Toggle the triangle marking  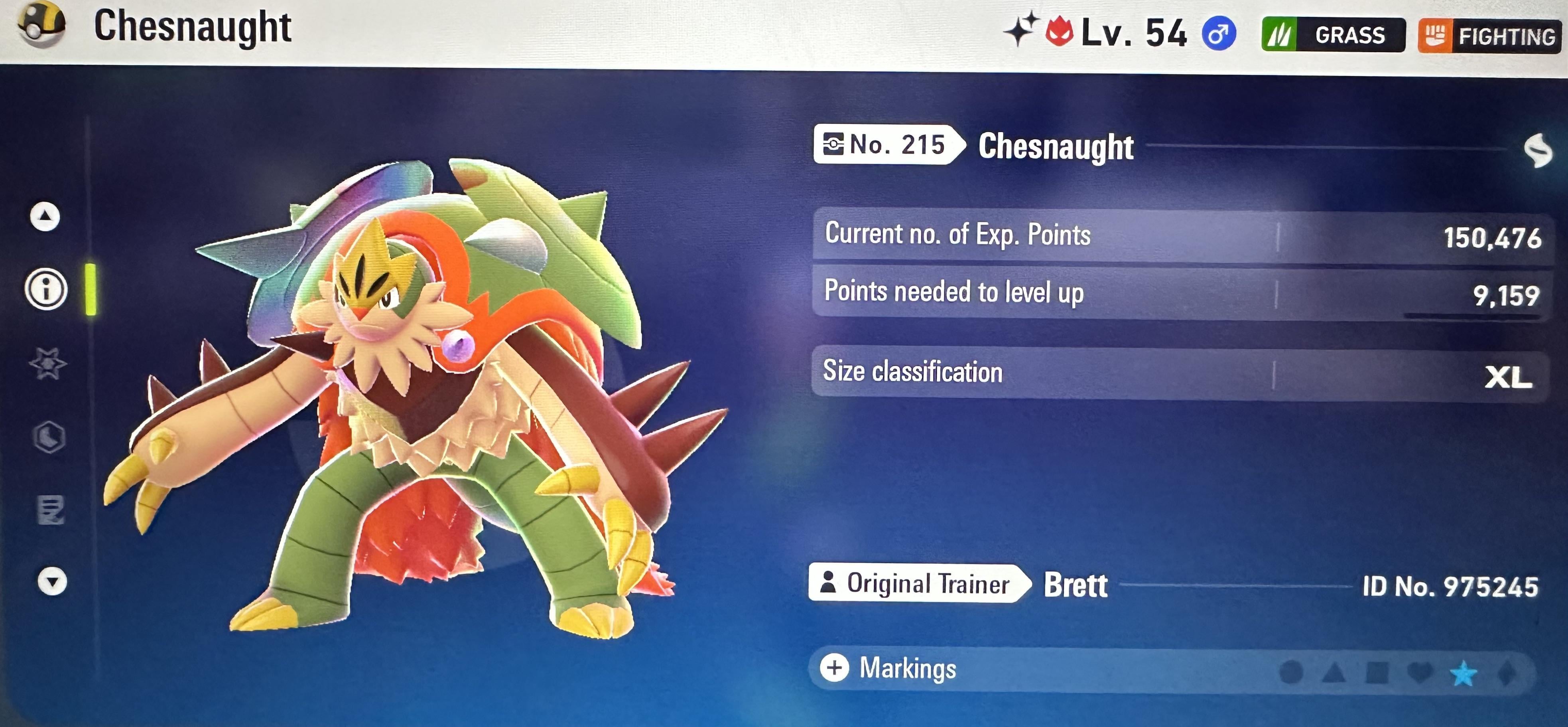click(x=1334, y=673)
